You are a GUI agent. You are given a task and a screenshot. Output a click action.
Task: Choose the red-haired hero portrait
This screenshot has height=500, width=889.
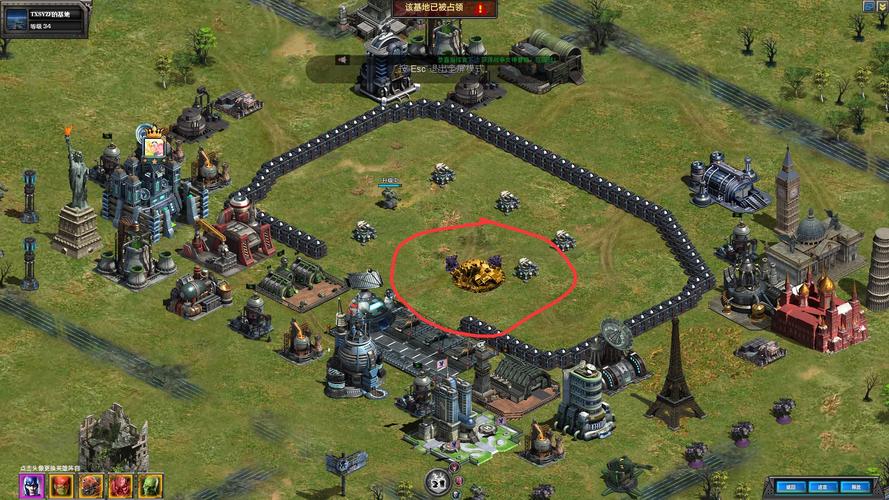[x=61, y=486]
